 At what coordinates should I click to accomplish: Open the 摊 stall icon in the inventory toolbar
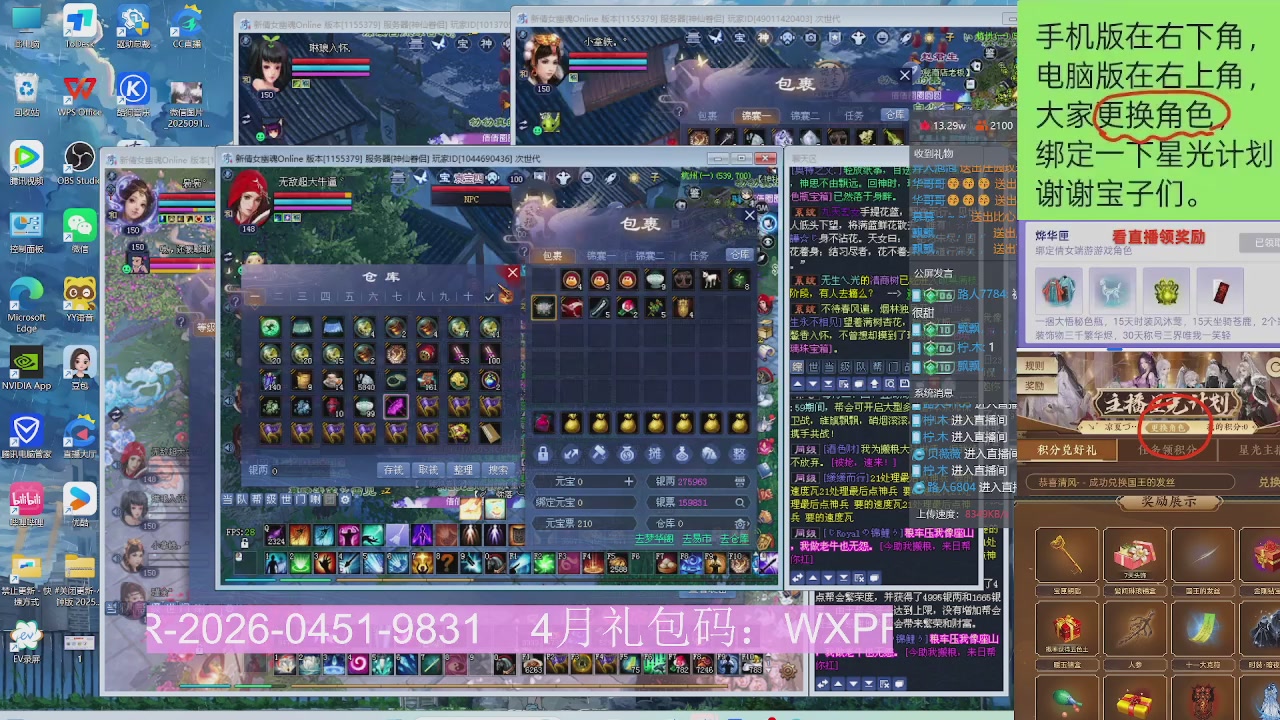click(x=654, y=455)
